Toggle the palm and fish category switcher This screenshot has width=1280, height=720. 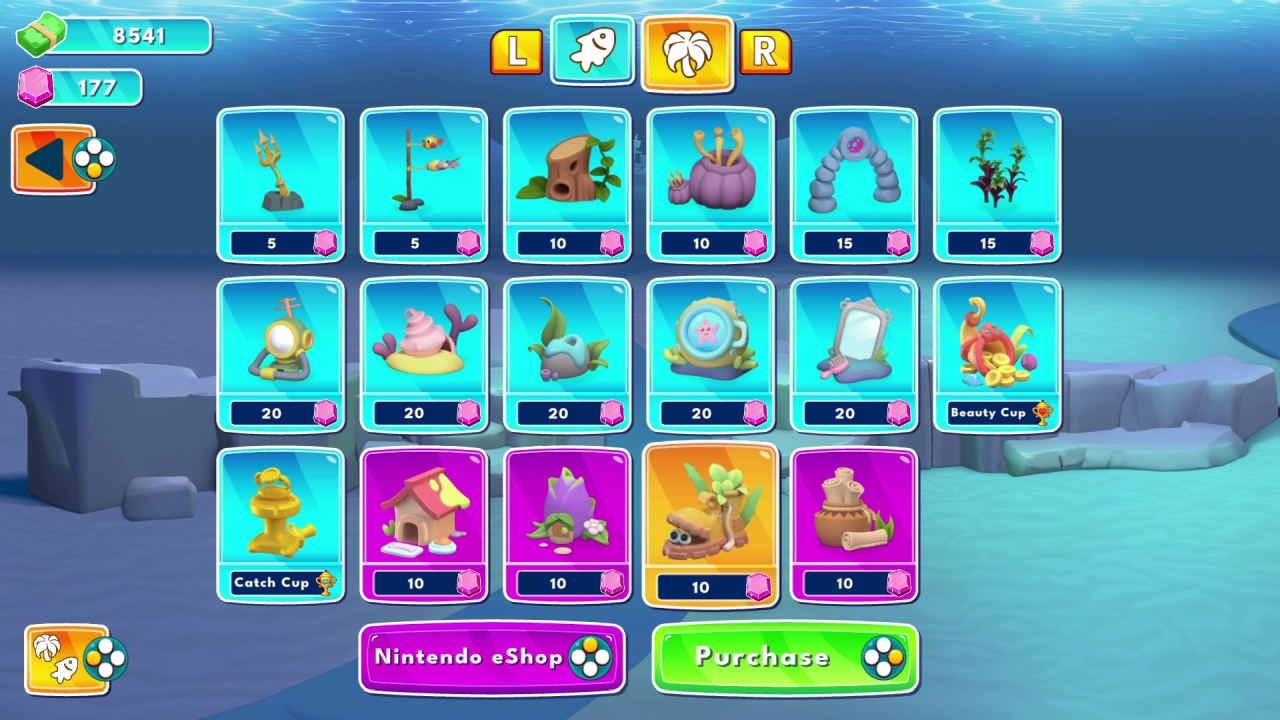(x=65, y=660)
